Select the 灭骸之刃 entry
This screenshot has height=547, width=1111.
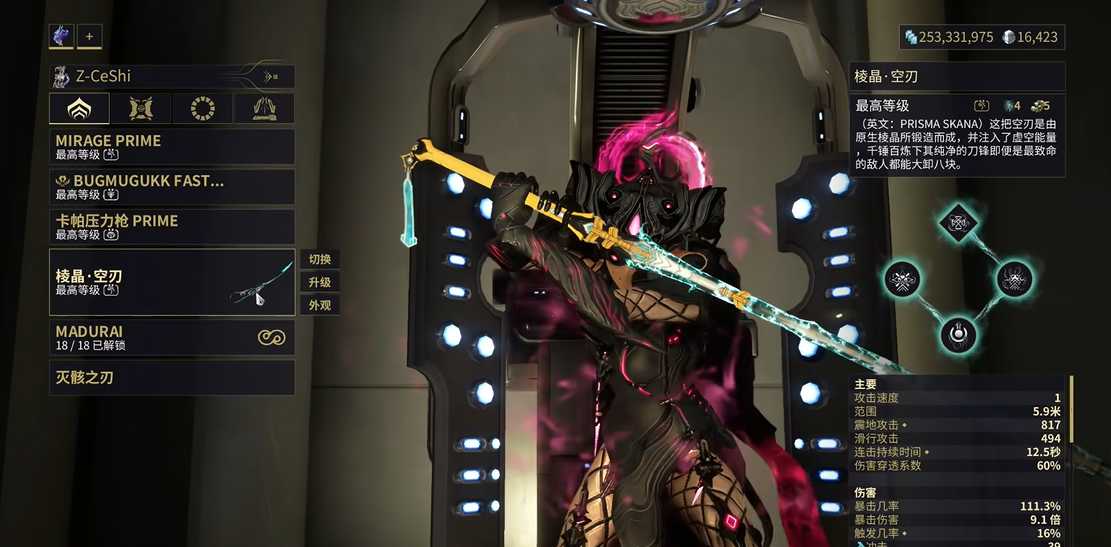(172, 378)
